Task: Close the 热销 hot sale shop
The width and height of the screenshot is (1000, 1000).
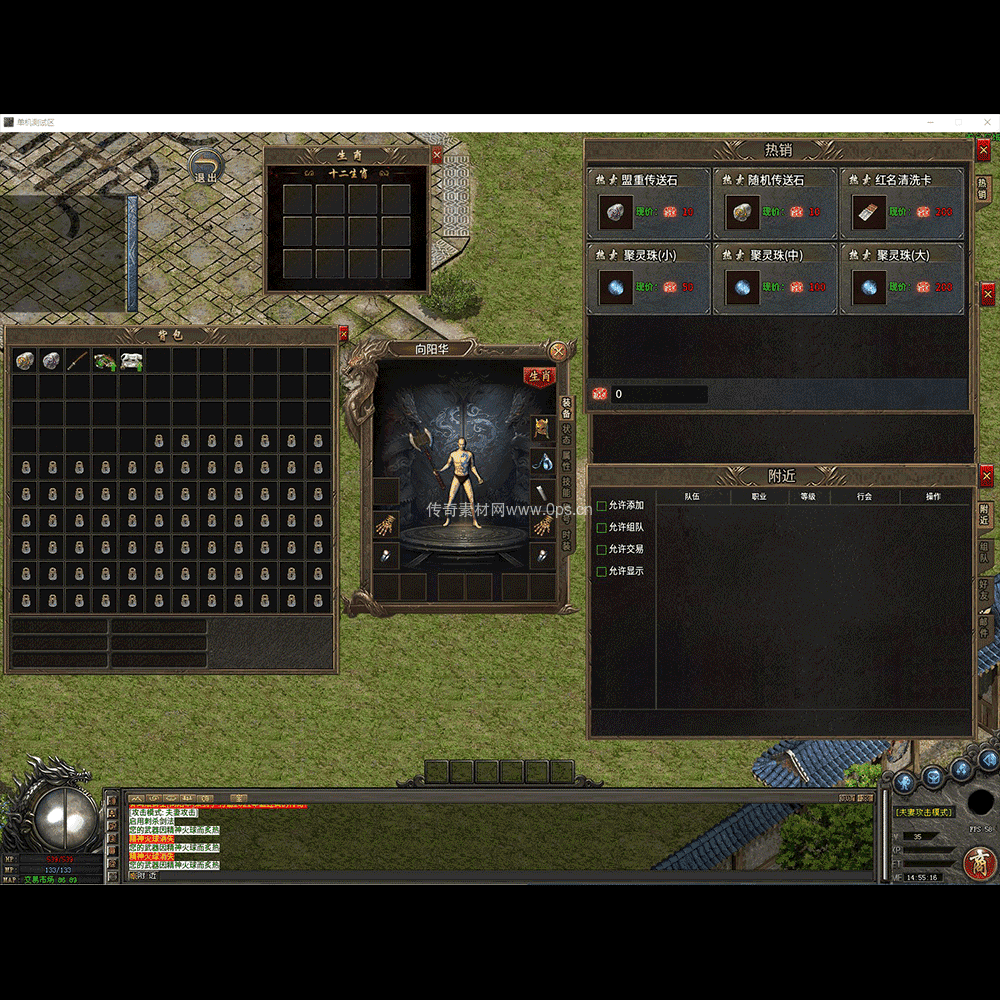Action: coord(983,150)
